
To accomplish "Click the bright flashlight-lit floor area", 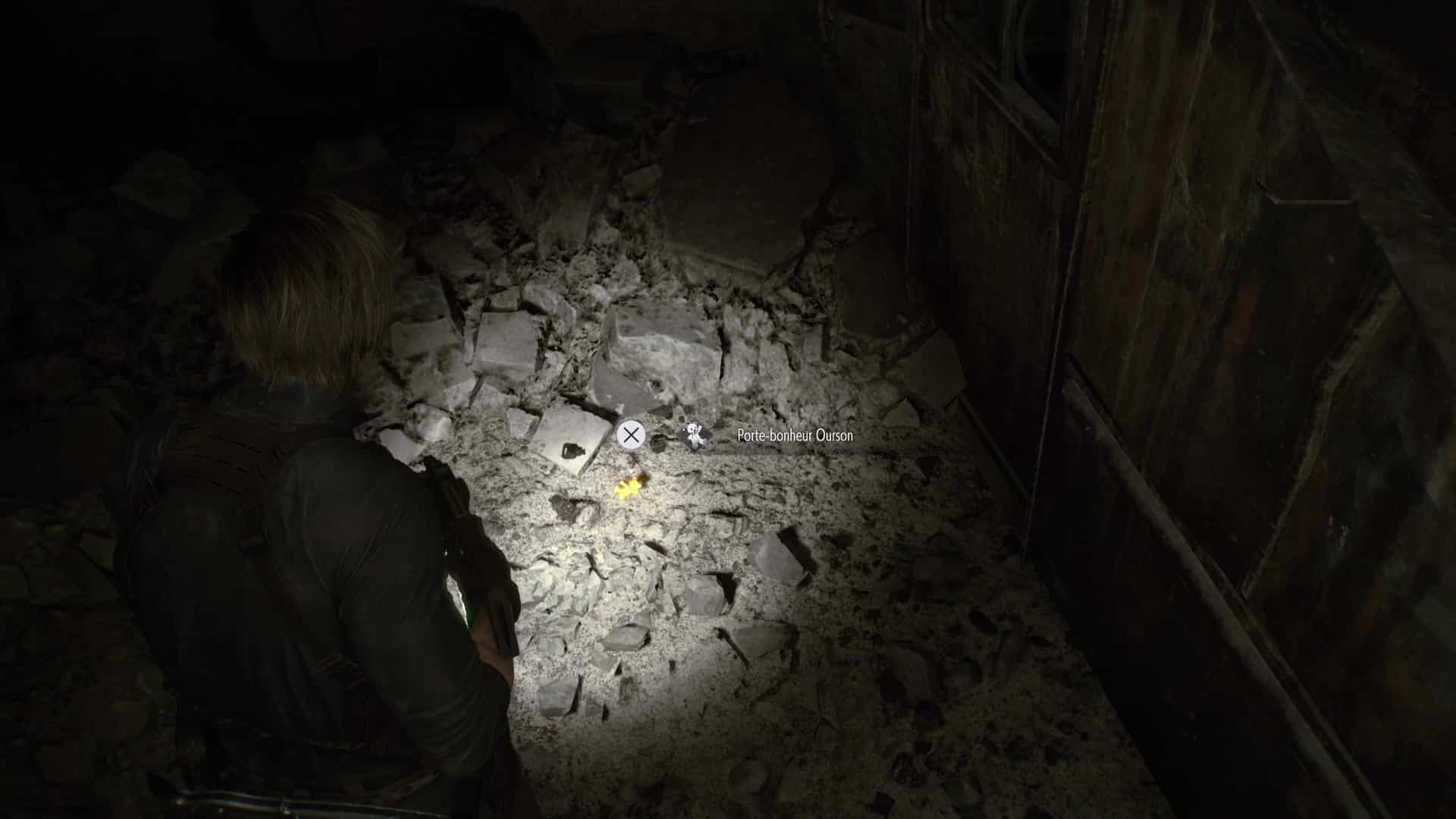I will point(645,591).
